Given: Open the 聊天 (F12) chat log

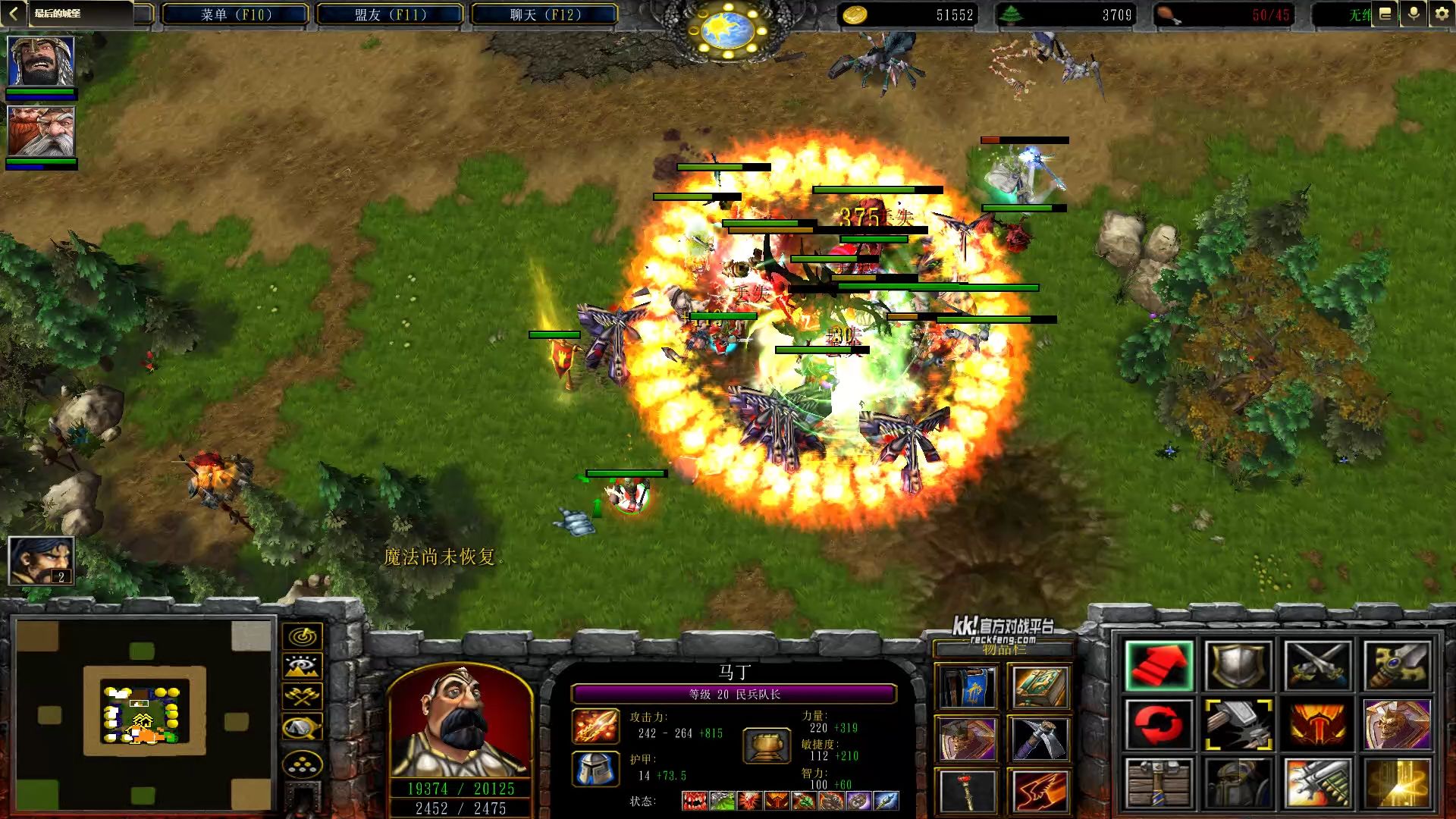Looking at the screenshot, I should pyautogui.click(x=544, y=14).
